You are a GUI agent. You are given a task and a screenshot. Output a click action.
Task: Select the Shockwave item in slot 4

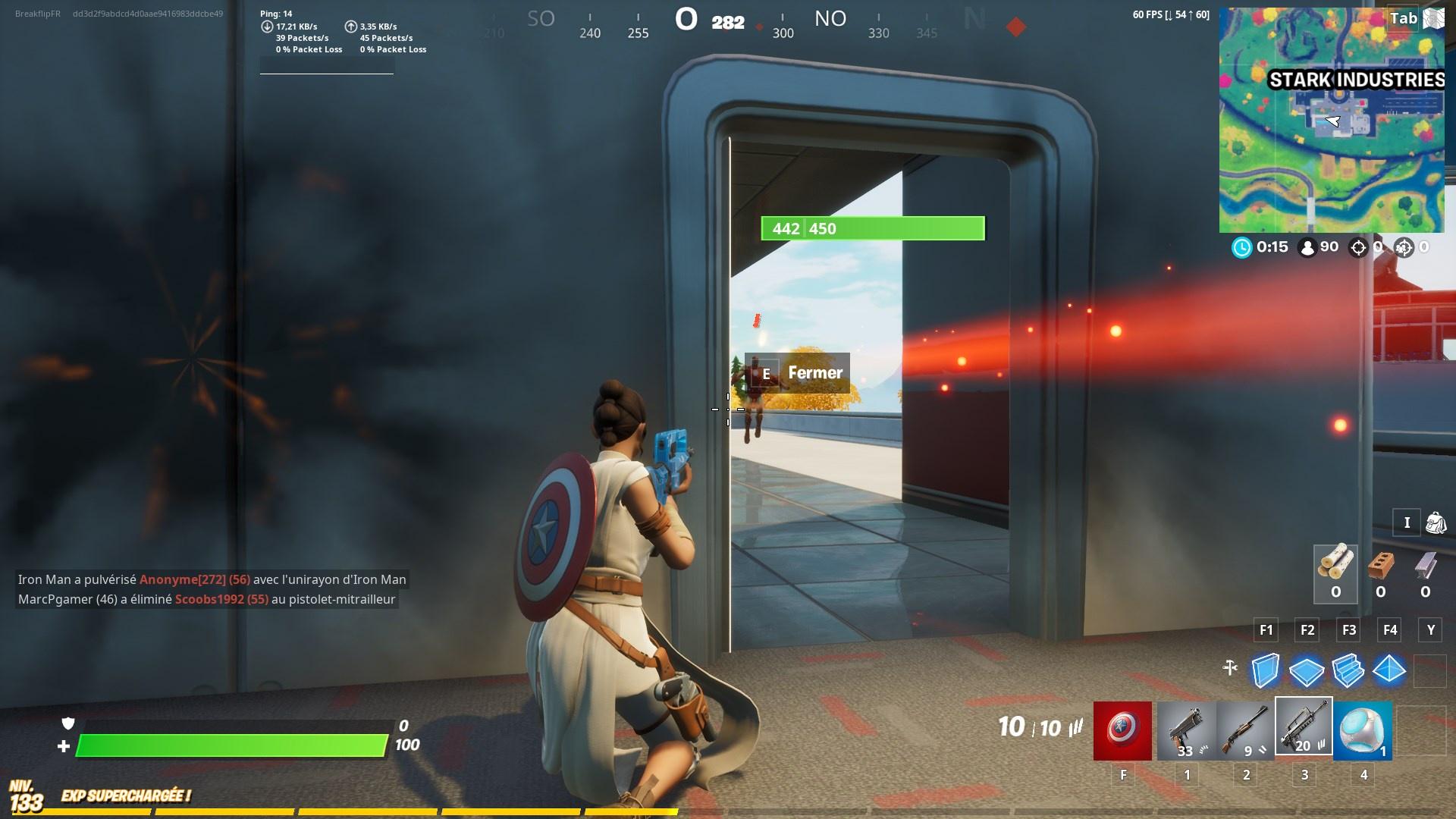(1362, 731)
